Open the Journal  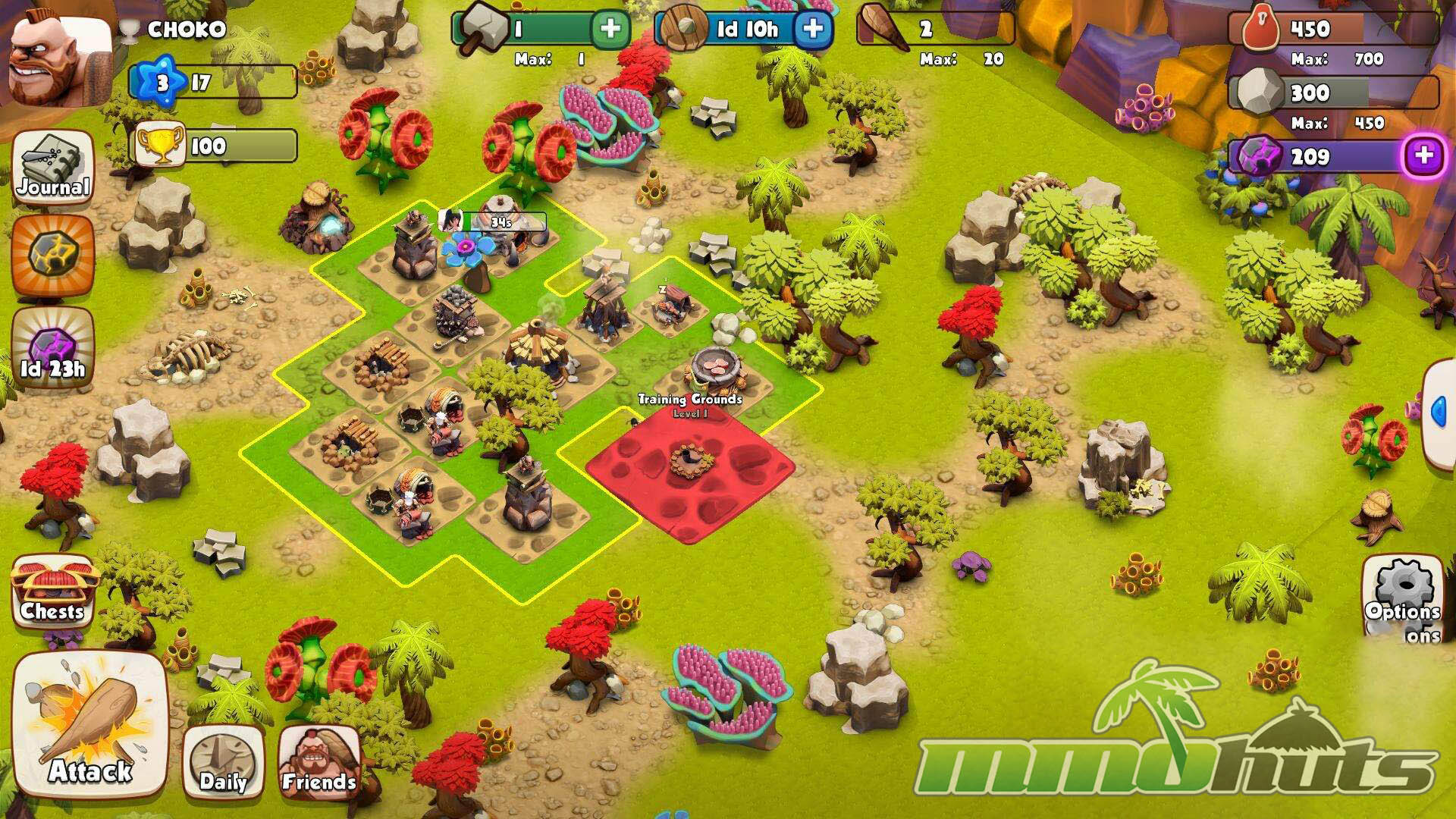(53, 168)
